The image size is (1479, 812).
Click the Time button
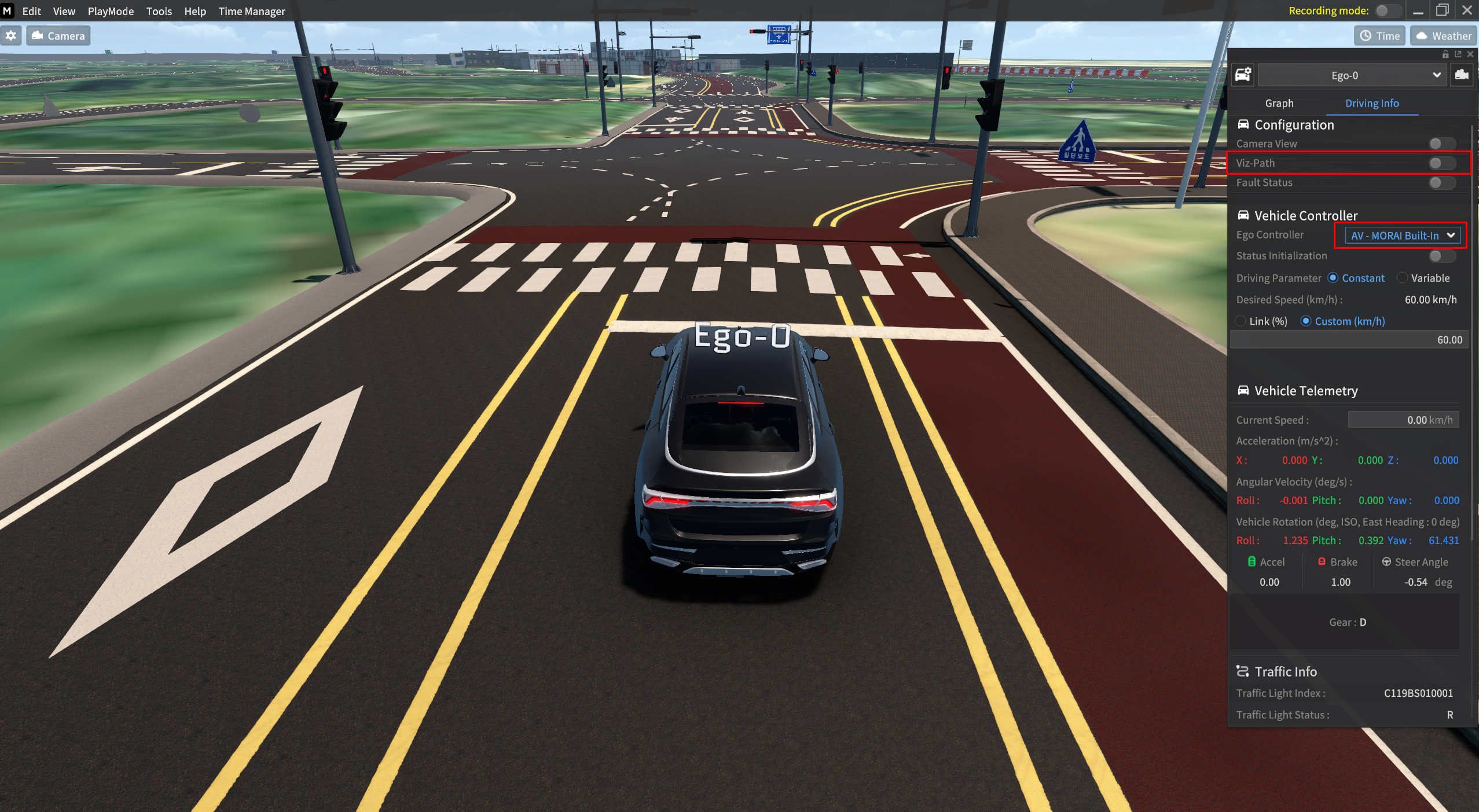[x=1380, y=36]
